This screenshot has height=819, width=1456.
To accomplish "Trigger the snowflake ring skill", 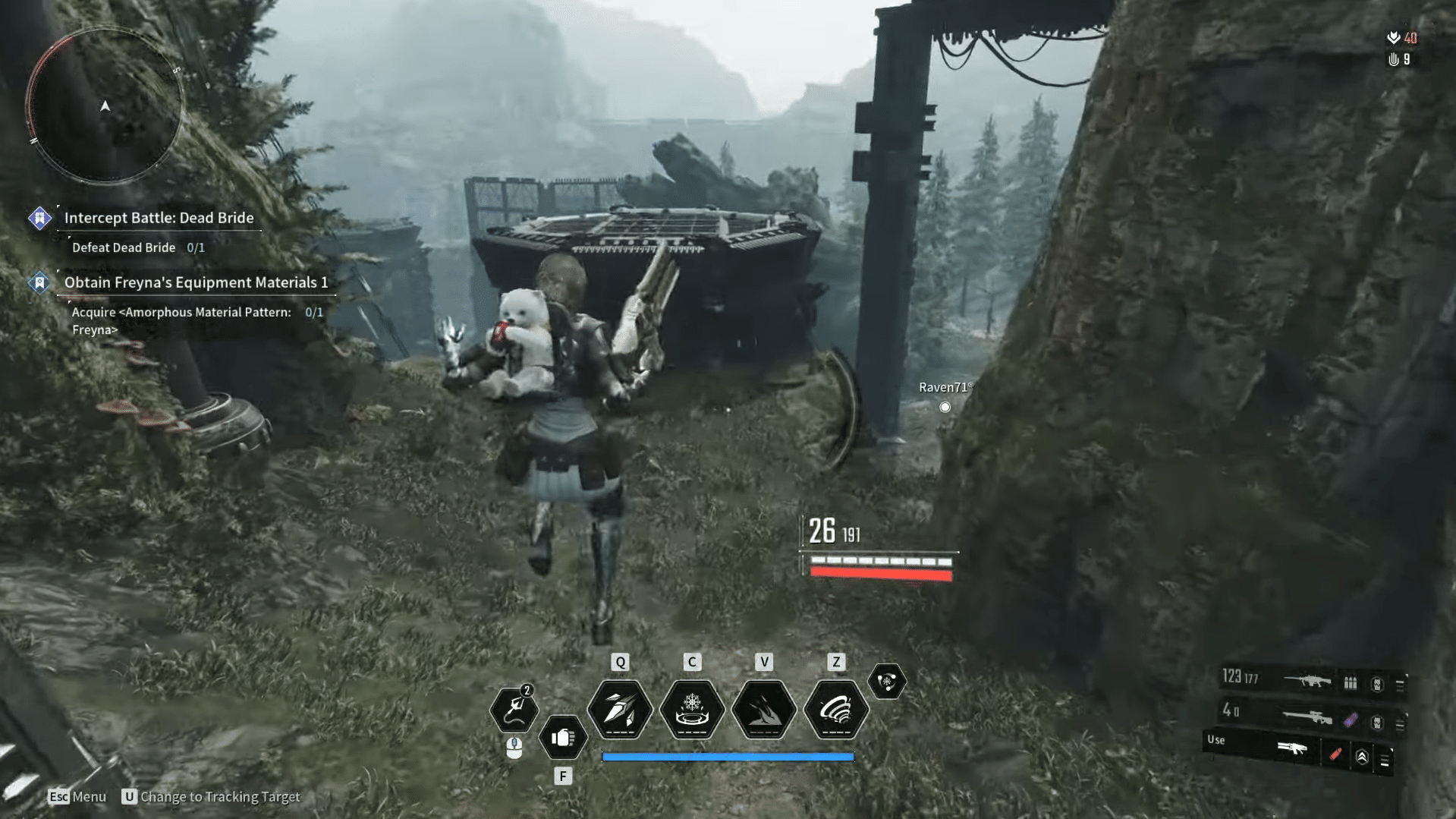I will 692,710.
